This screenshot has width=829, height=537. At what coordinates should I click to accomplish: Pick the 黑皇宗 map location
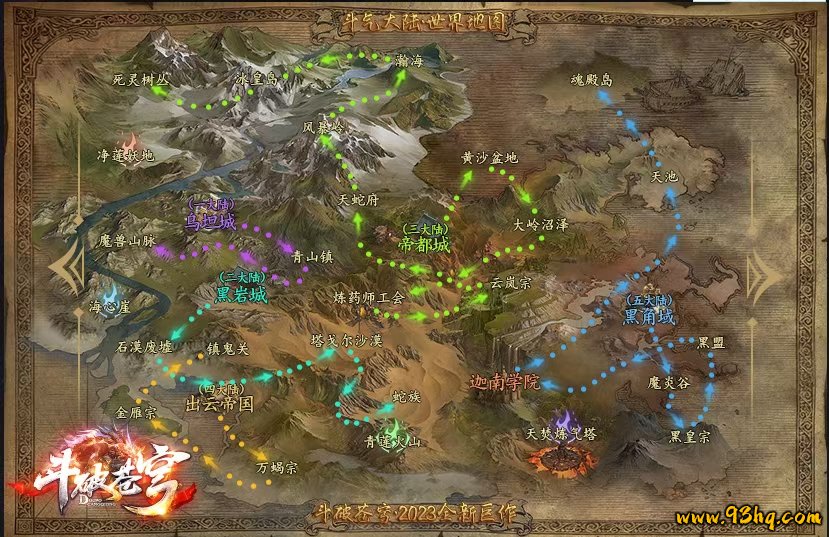pos(690,437)
